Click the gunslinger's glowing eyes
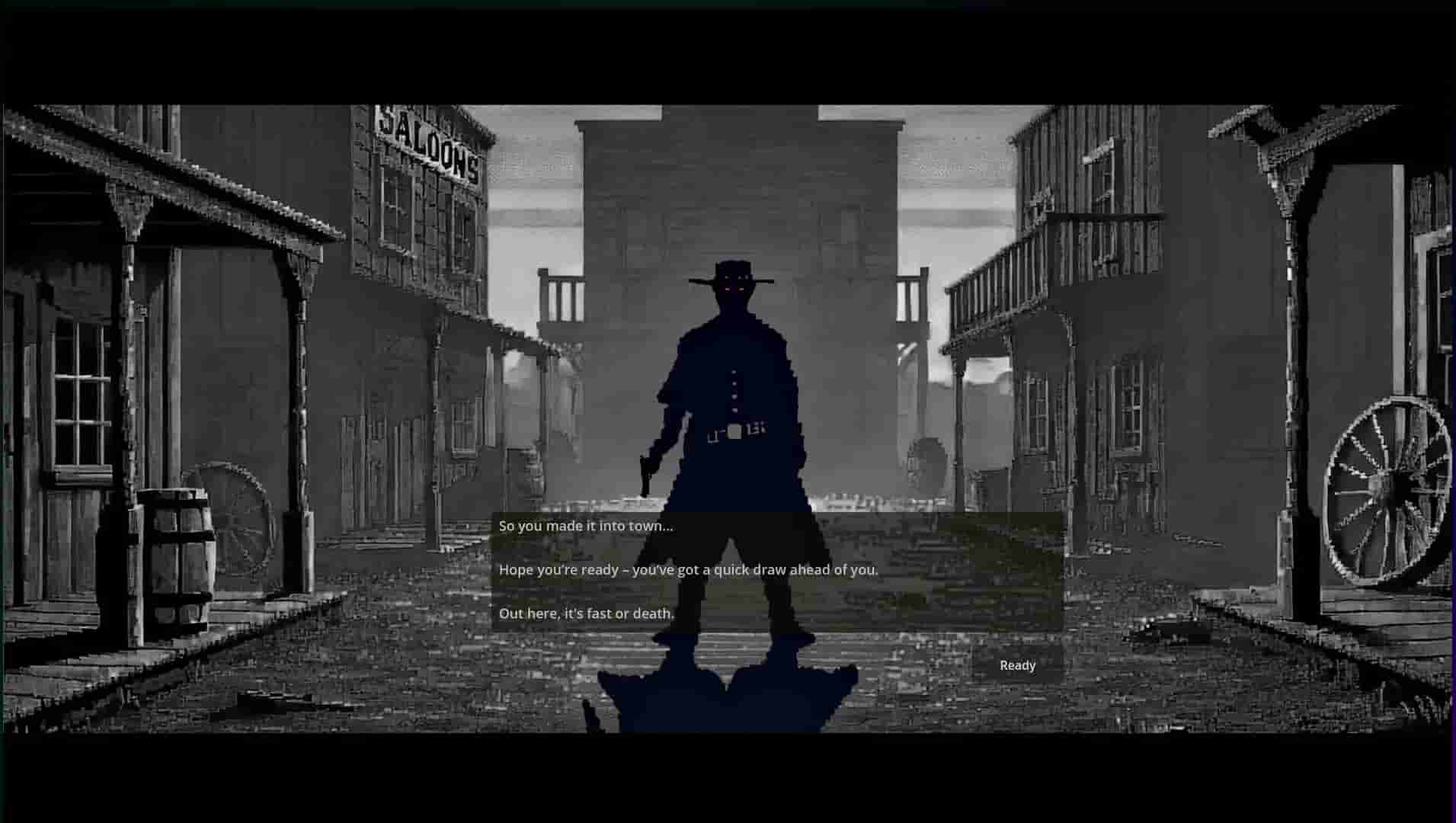 tap(734, 287)
